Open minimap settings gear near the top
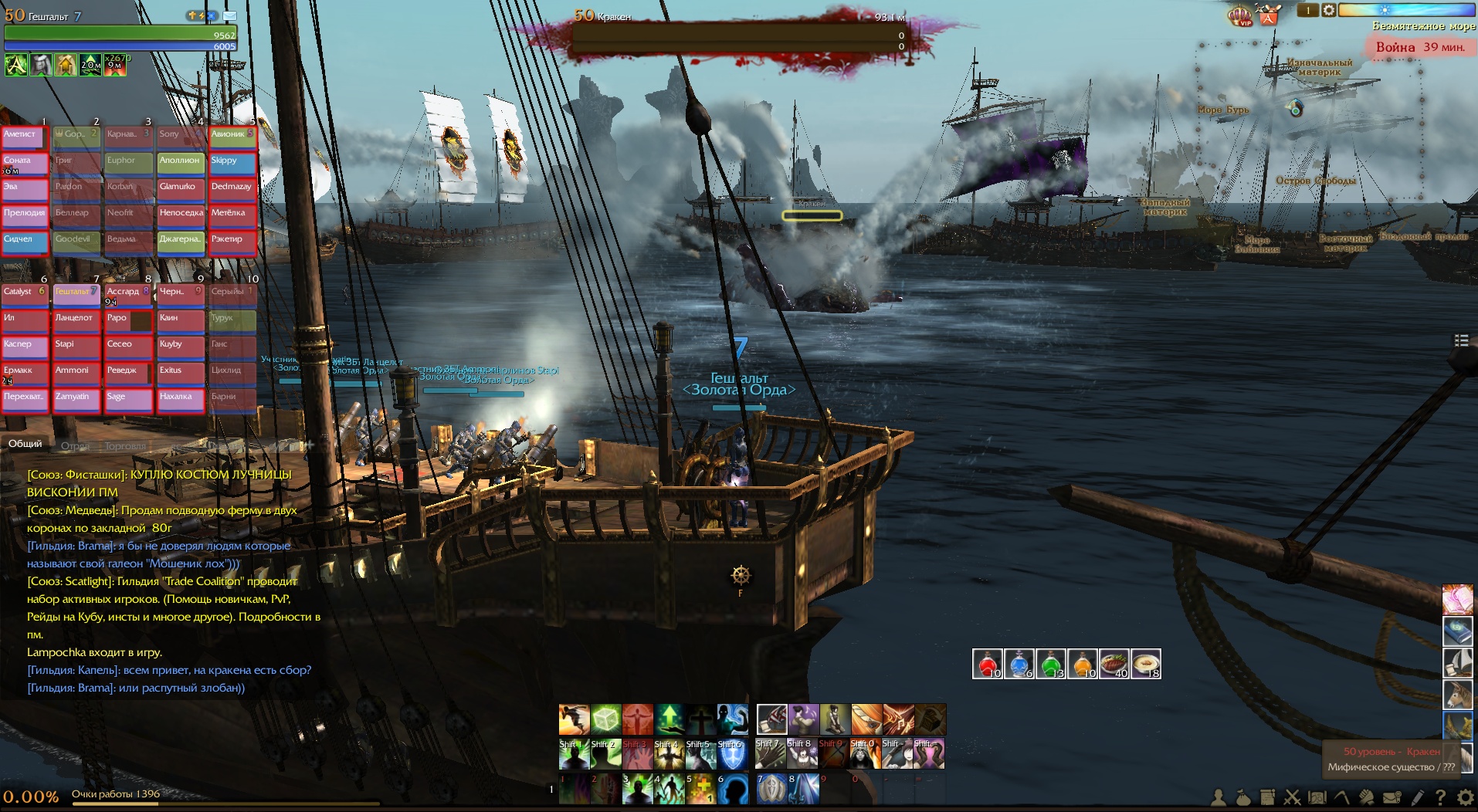Image resolution: width=1478 pixels, height=812 pixels. pyautogui.click(x=1328, y=10)
